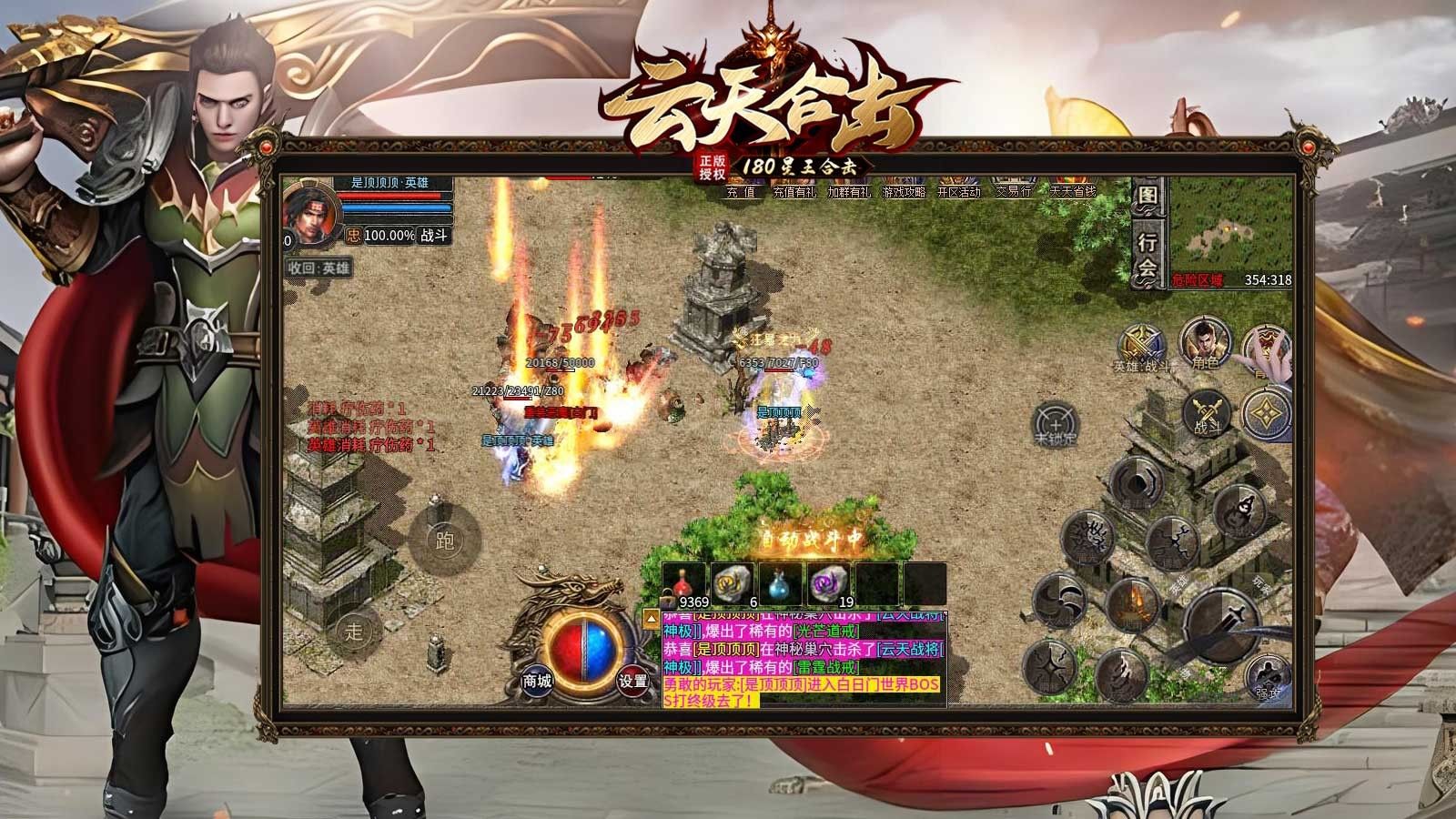
Task: Click the 跑 run button
Action: 444,541
